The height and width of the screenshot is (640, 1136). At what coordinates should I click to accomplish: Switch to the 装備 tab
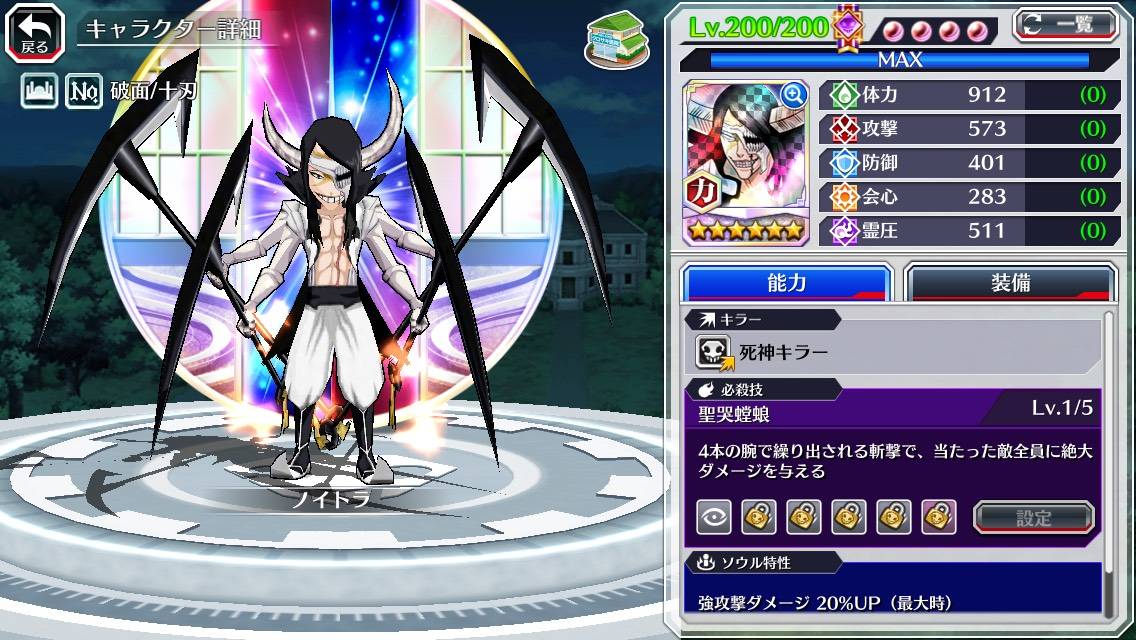pos(1010,283)
